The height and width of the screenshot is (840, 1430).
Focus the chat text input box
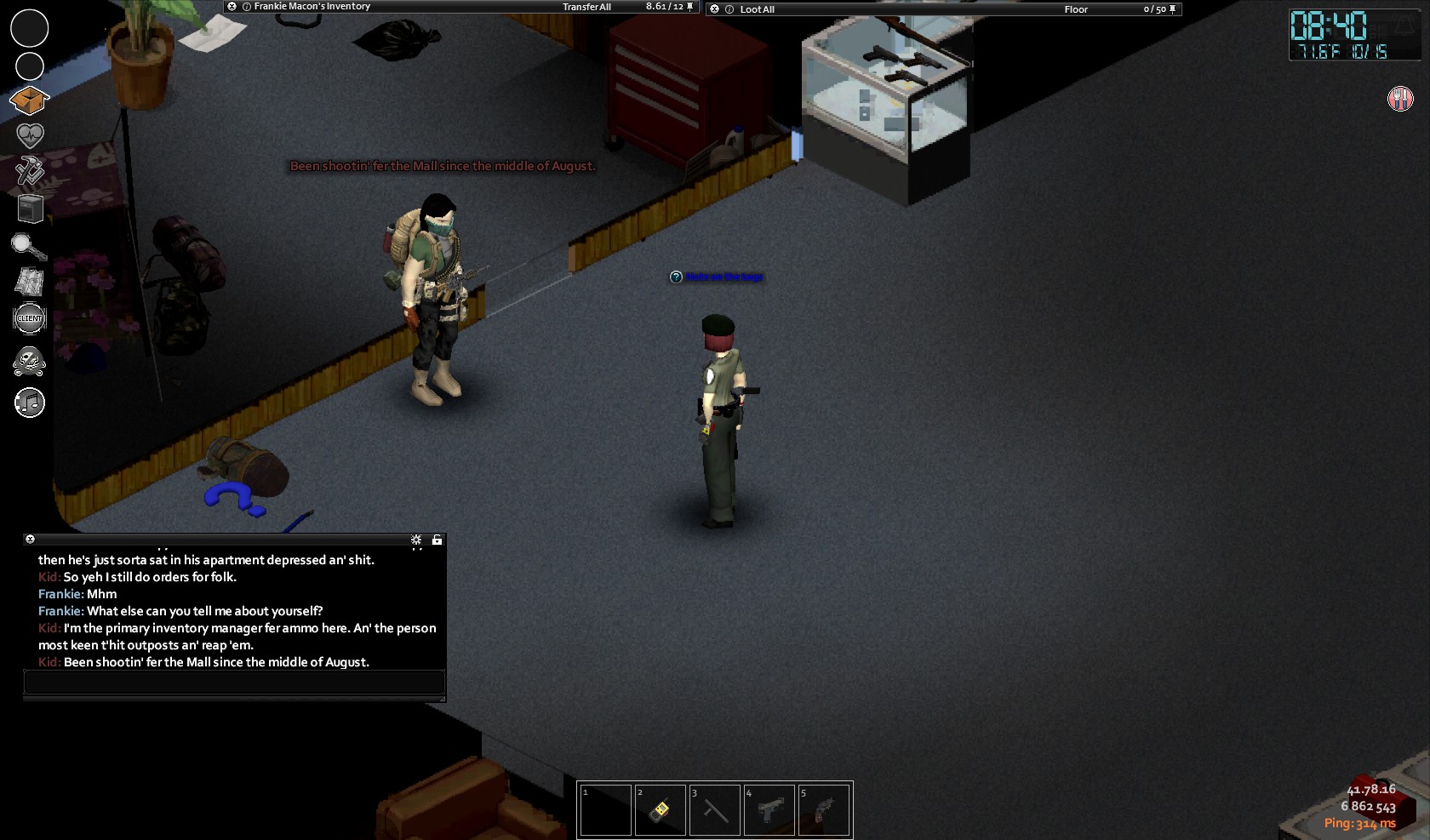coord(234,682)
